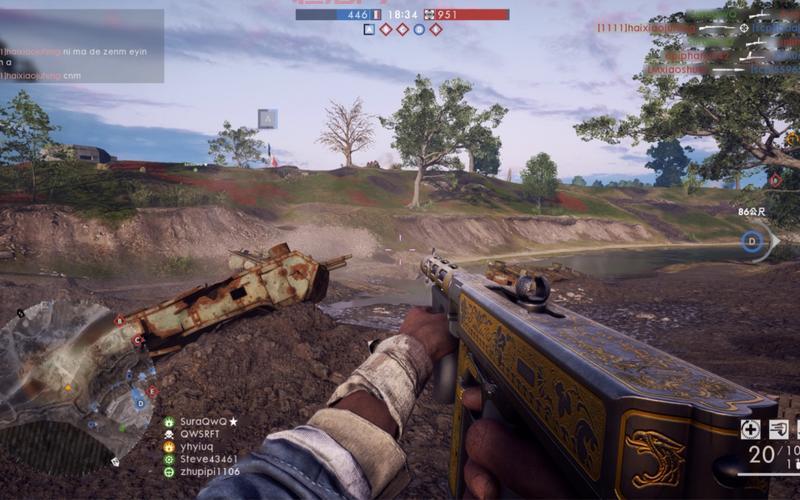Click the objective A flag marker on the hill
The image size is (800, 500).
[x=267, y=119]
